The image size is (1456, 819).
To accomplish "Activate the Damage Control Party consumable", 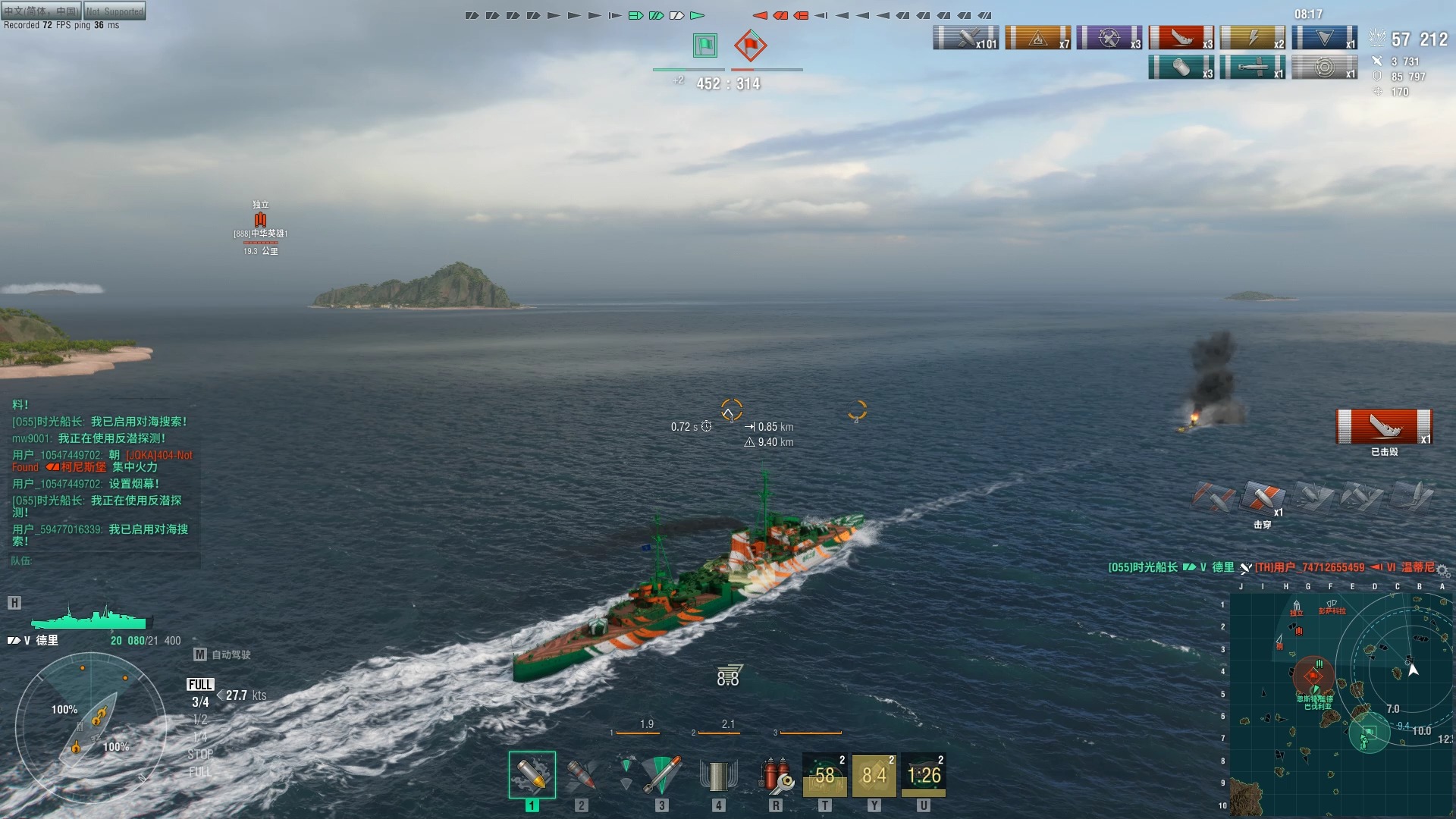I will click(x=776, y=775).
